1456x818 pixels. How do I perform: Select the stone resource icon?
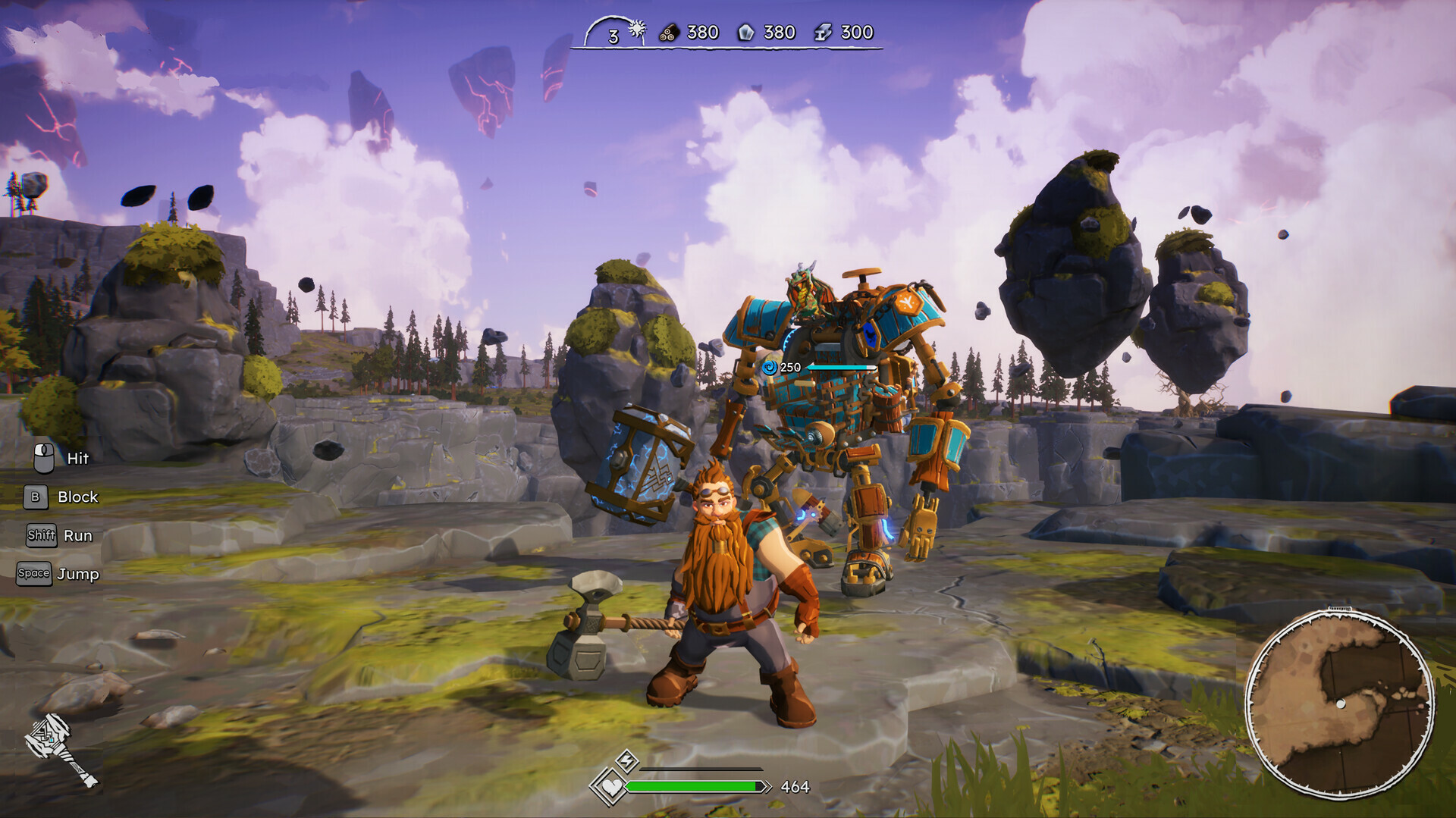(748, 33)
